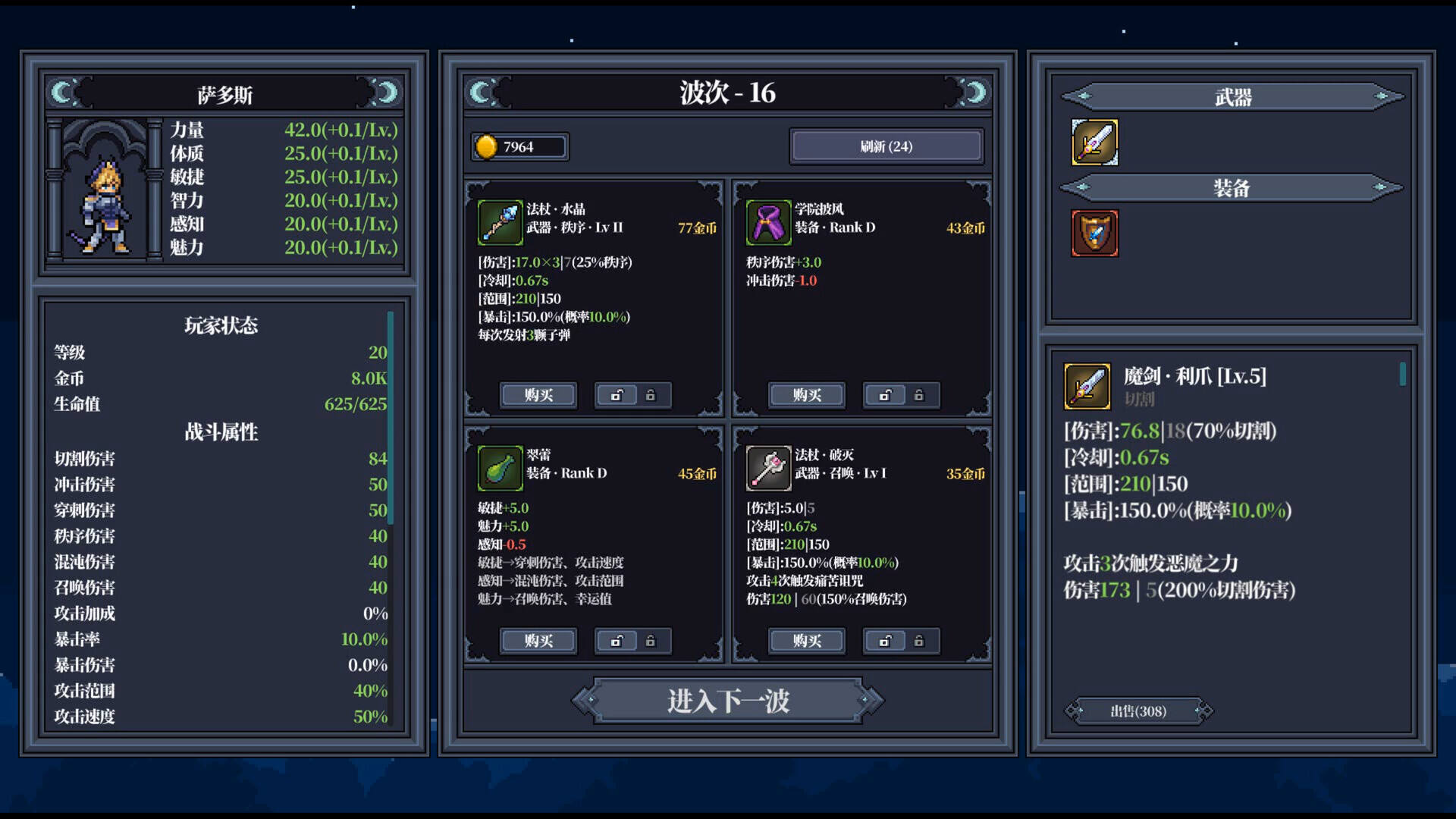Screen dimensions: 1456x819
Task: Select the 法杖·水晶 staff icon
Action: click(500, 223)
